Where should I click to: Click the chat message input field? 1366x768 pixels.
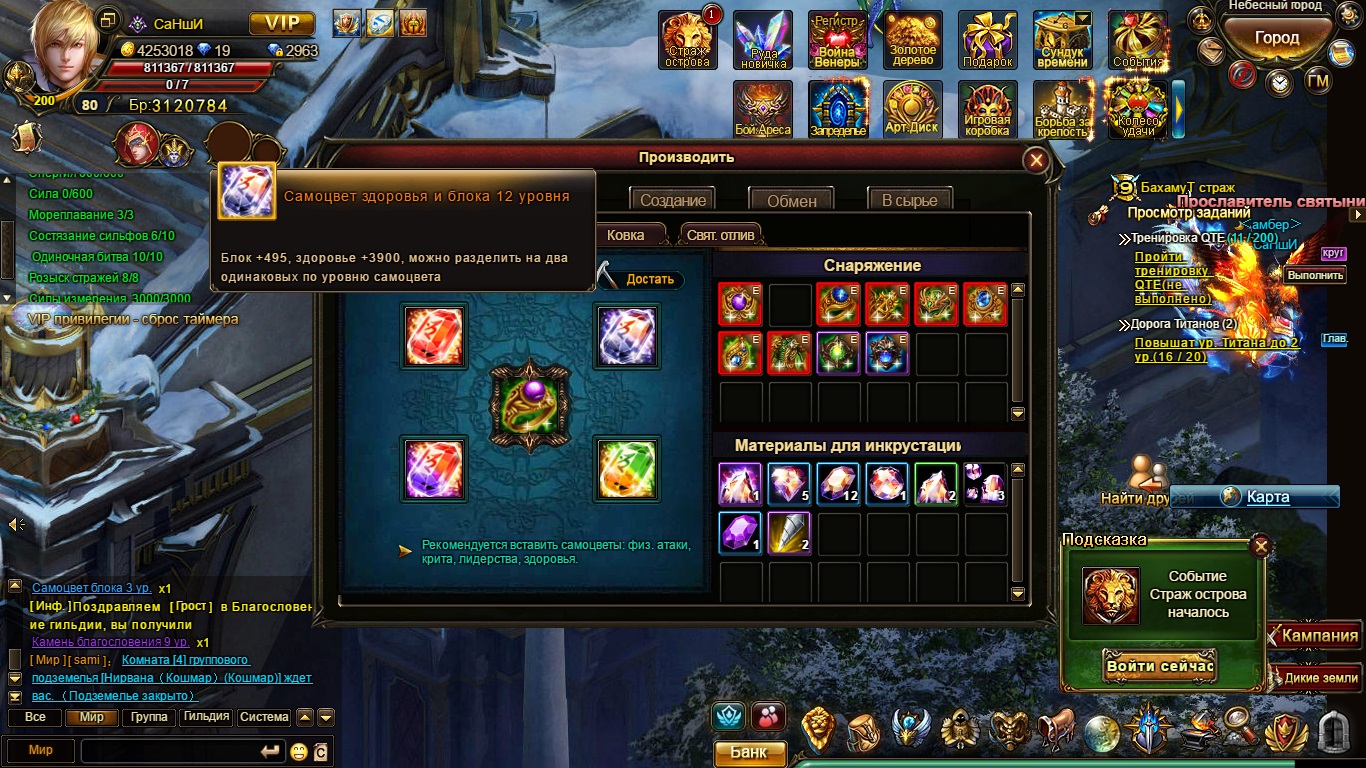[168, 751]
